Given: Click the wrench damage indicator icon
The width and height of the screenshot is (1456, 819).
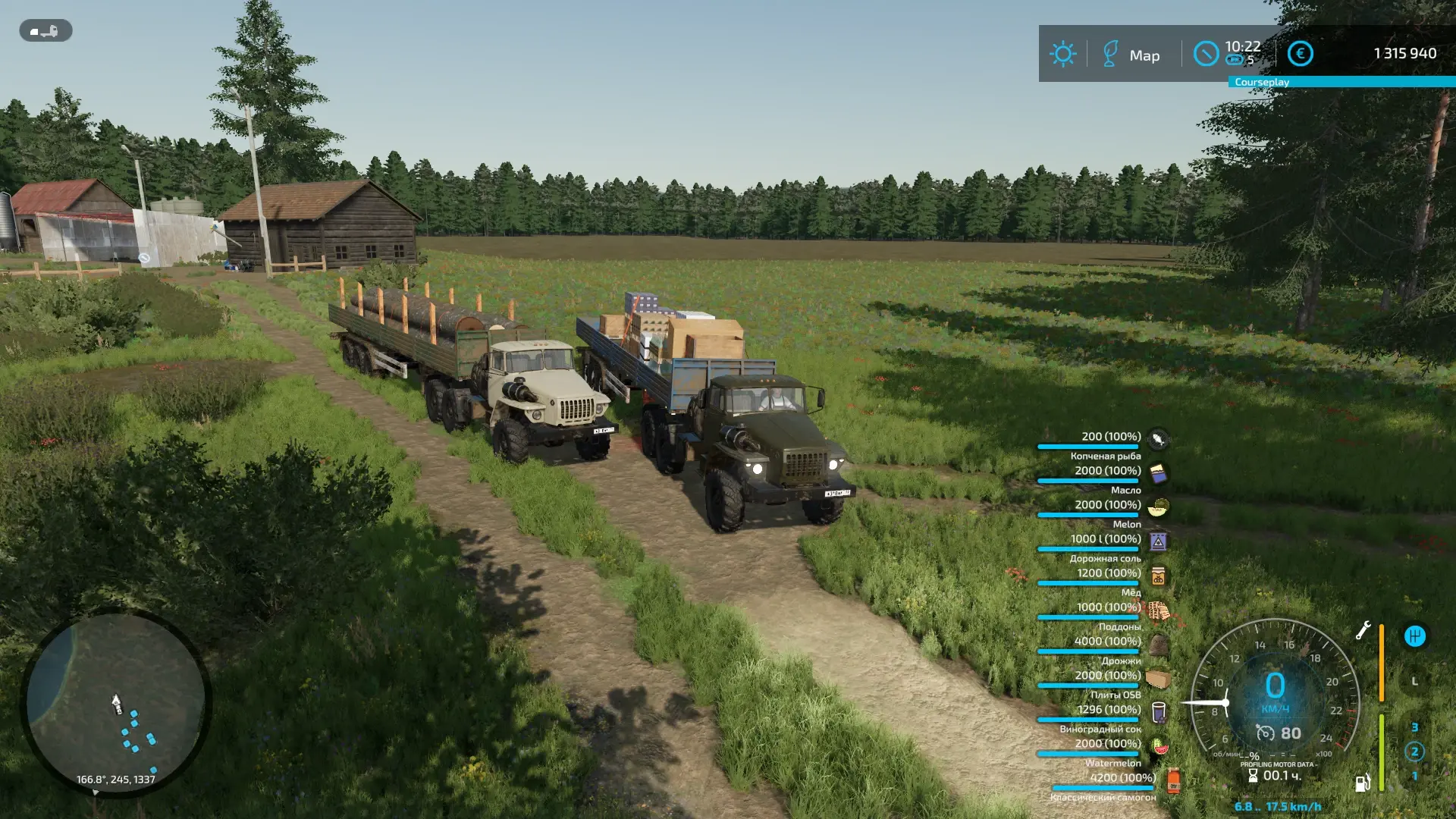Looking at the screenshot, I should [1363, 630].
